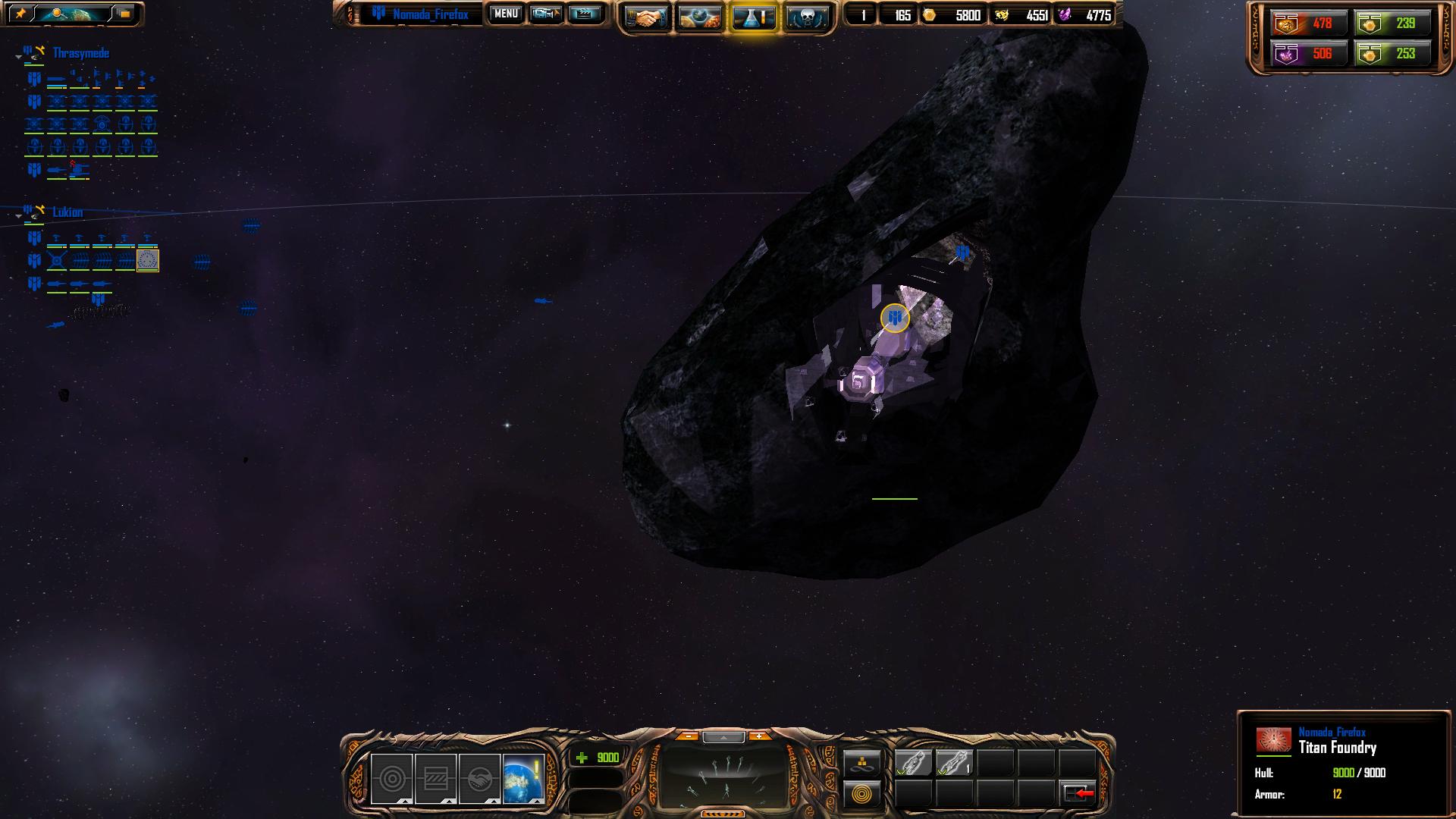Collapse the Thrasymede tree arrow

pyautogui.click(x=18, y=57)
